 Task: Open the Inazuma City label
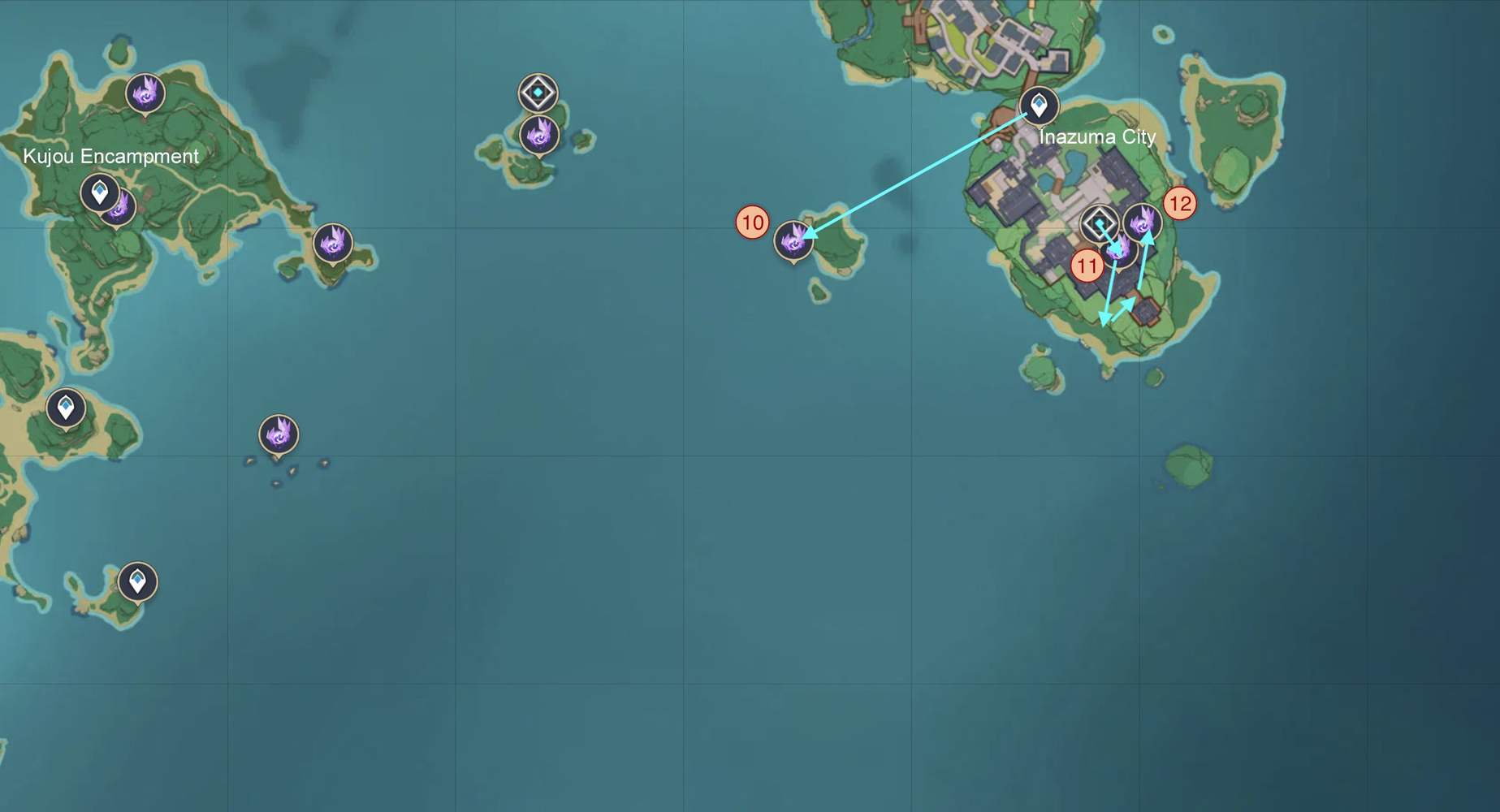(1098, 137)
